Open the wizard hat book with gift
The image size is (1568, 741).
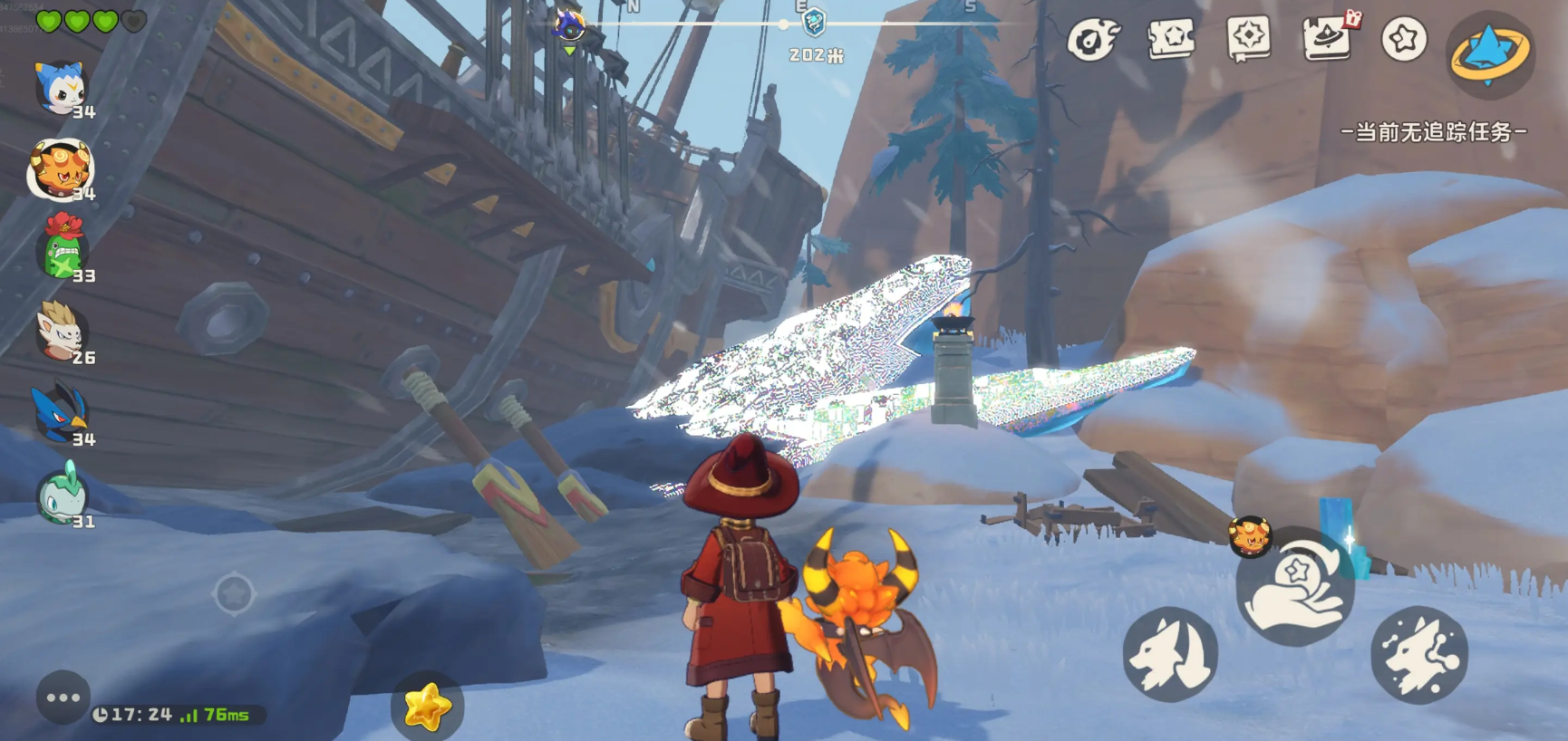[x=1328, y=38]
